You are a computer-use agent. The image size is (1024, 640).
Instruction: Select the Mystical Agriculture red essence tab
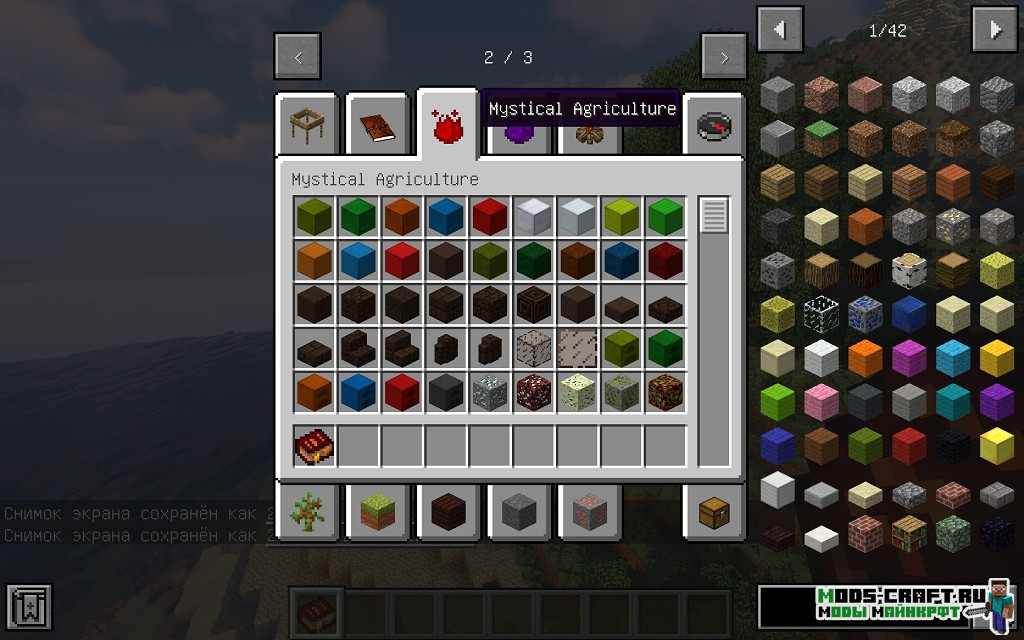point(447,127)
